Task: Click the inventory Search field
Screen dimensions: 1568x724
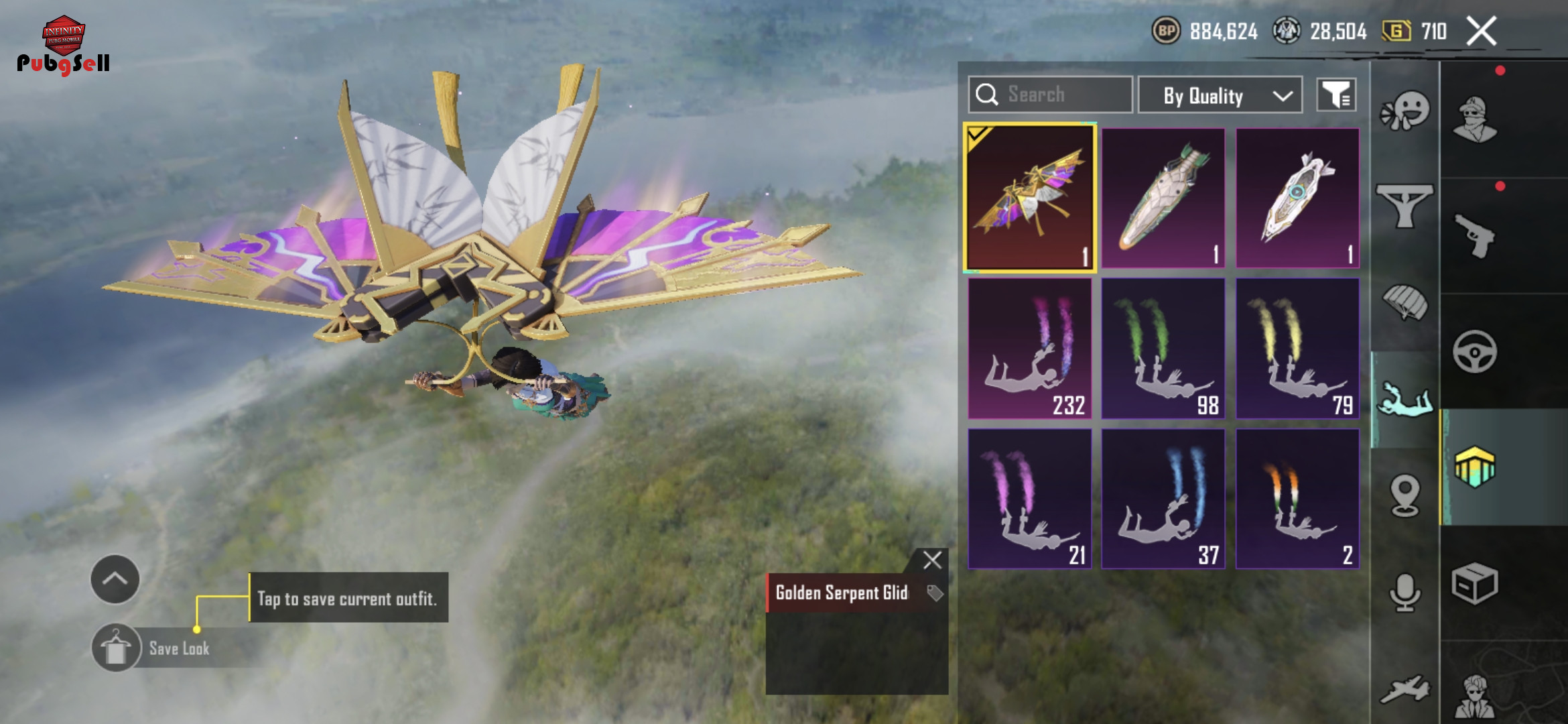Action: click(x=1050, y=95)
